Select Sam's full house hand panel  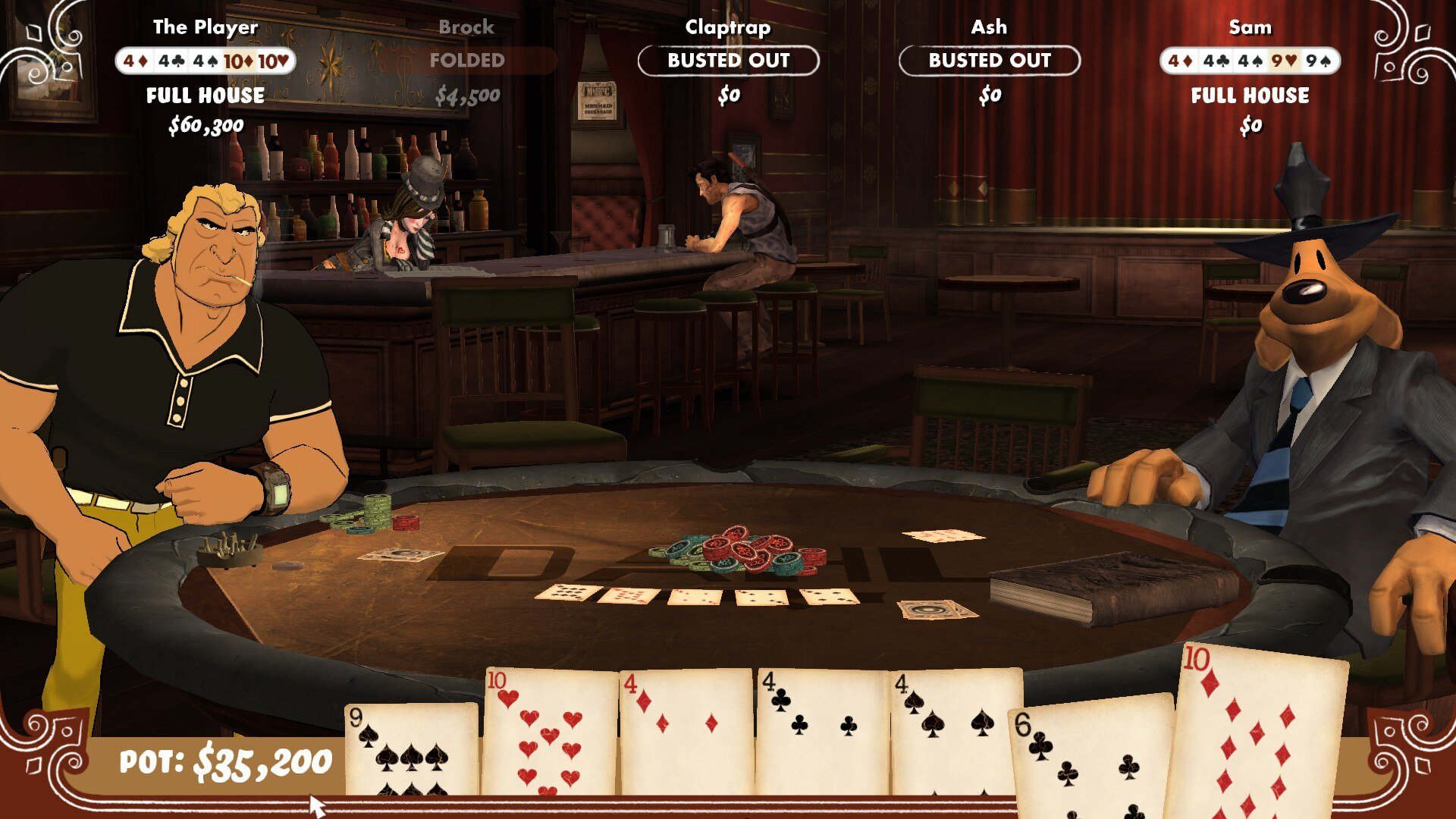click(x=1250, y=61)
